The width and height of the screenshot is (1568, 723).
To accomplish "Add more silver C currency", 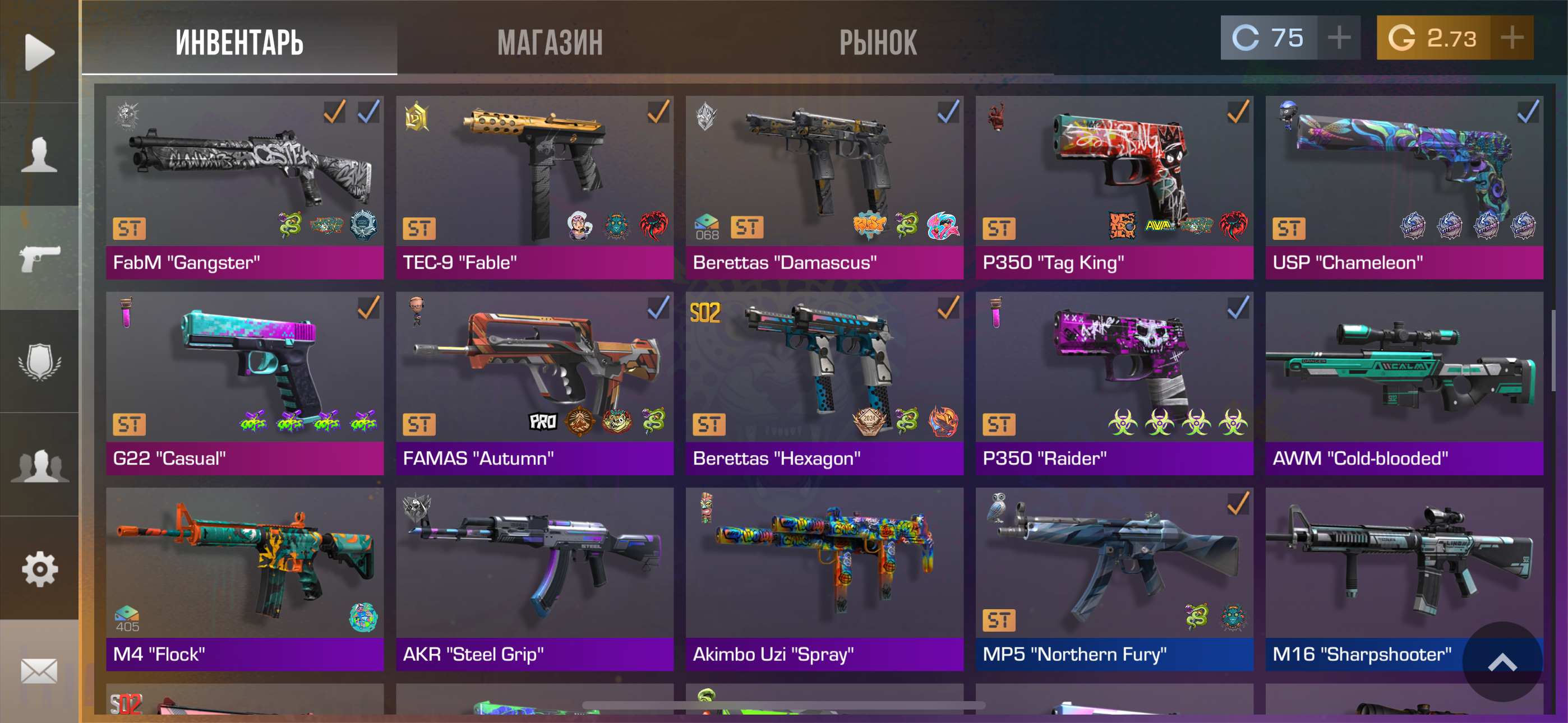I will [1339, 38].
